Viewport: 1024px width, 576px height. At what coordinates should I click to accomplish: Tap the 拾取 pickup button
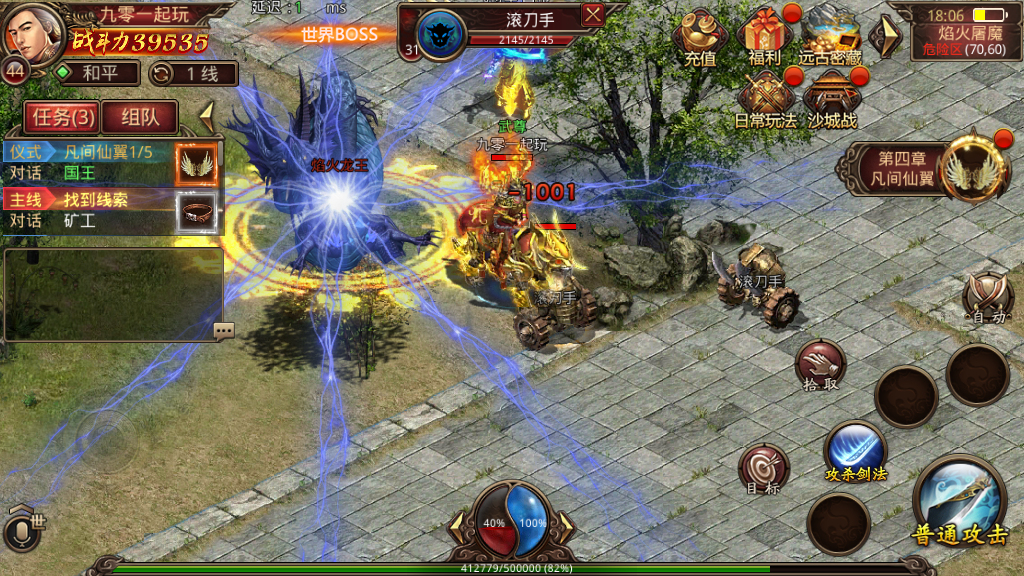[x=820, y=365]
